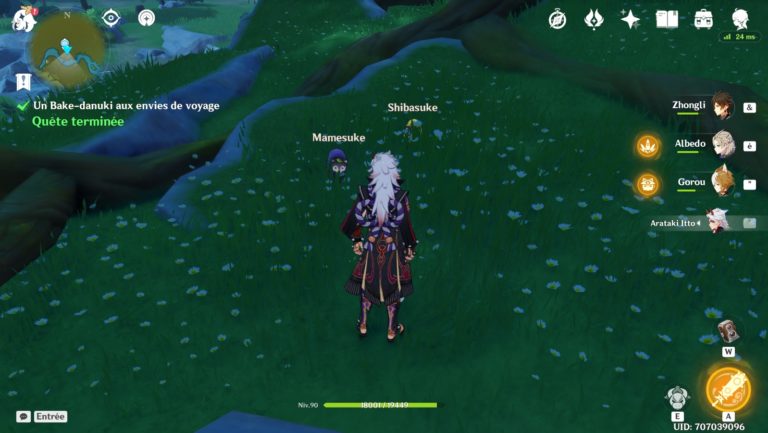Image resolution: width=768 pixels, height=433 pixels.
Task: Activate Itto's elemental skill bull icon
Action: [x=677, y=397]
